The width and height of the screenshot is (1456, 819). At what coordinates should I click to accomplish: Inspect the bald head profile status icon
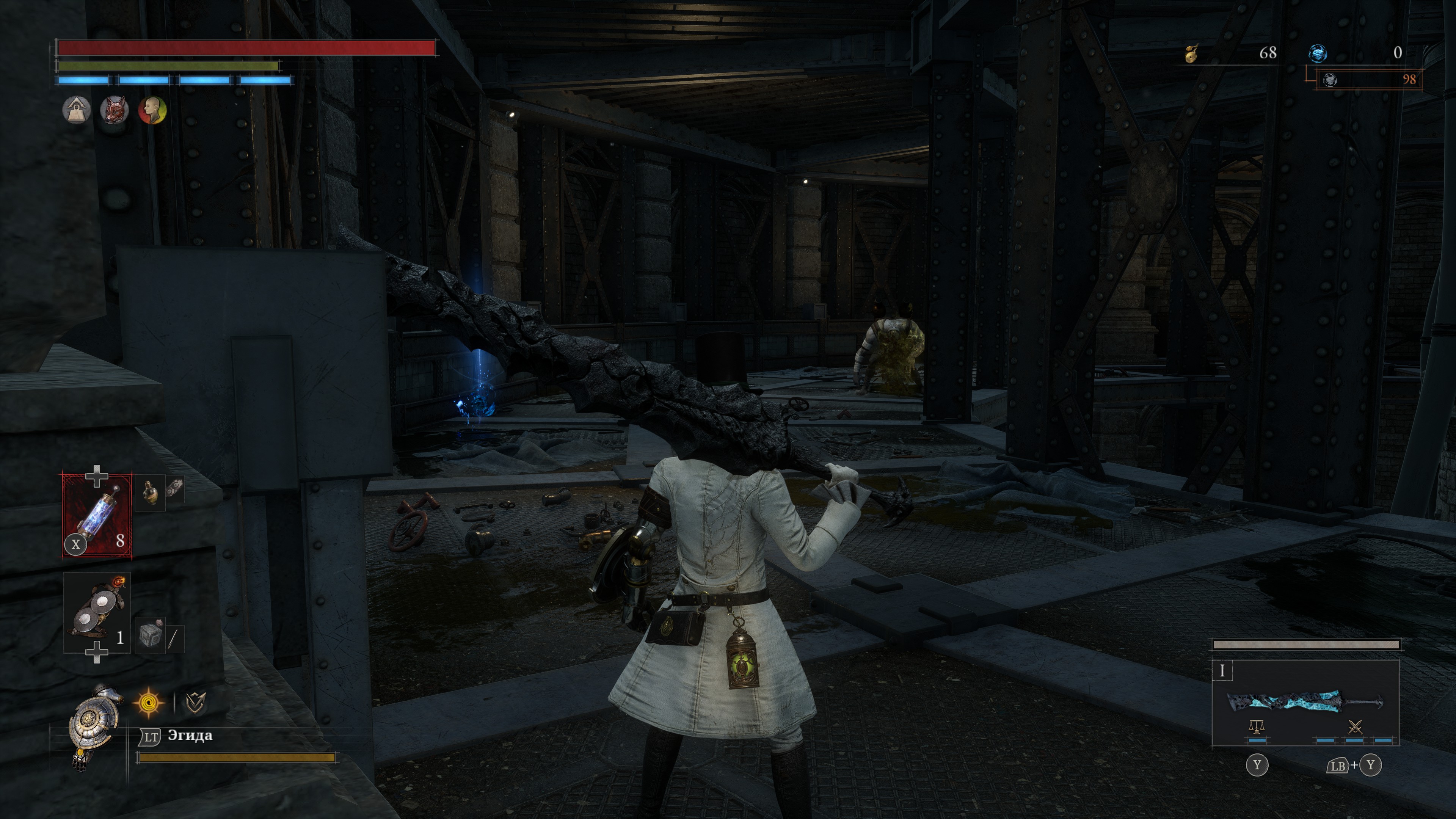point(152,110)
